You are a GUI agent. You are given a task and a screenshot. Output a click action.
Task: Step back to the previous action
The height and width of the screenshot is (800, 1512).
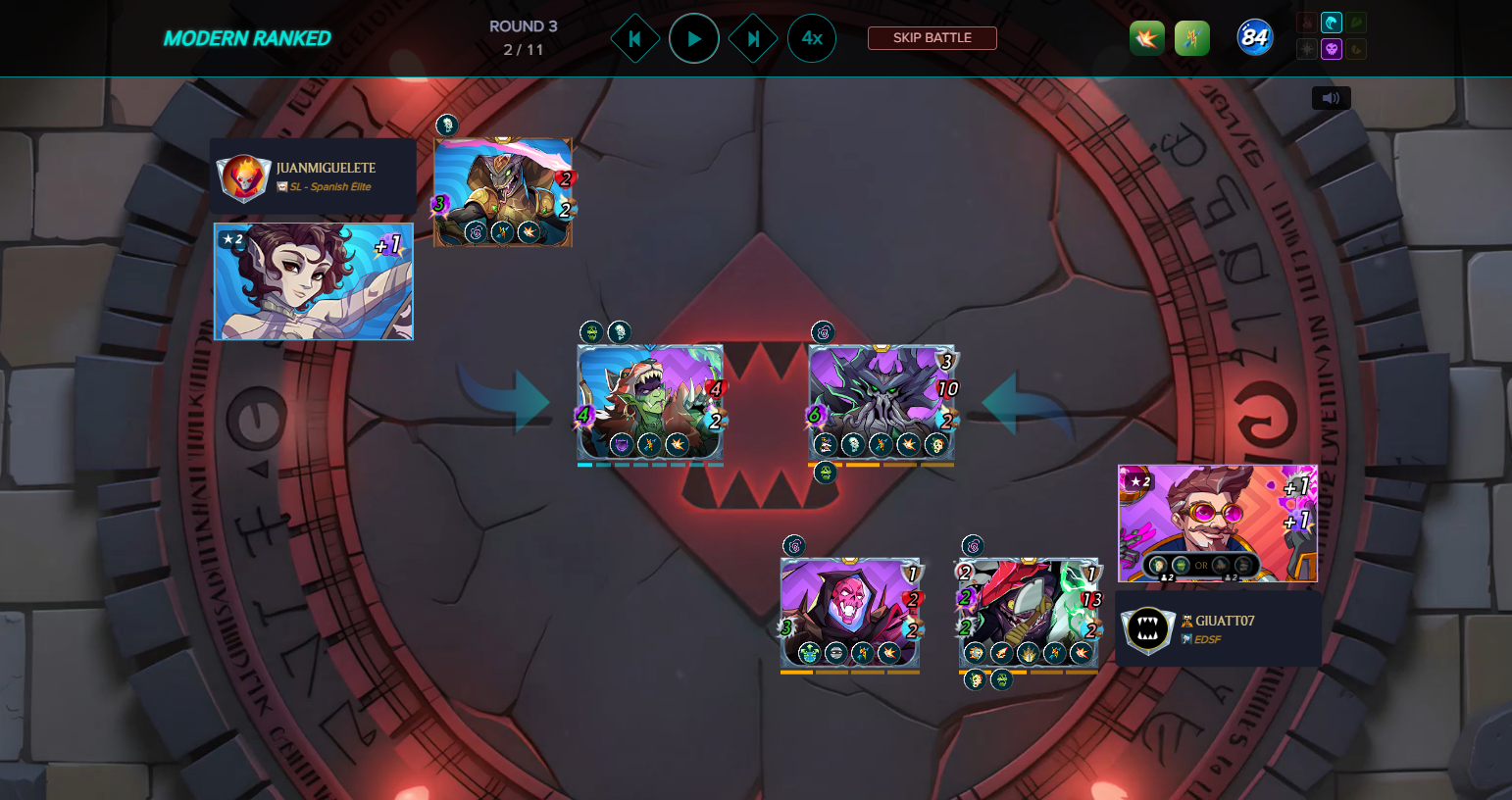click(x=634, y=39)
